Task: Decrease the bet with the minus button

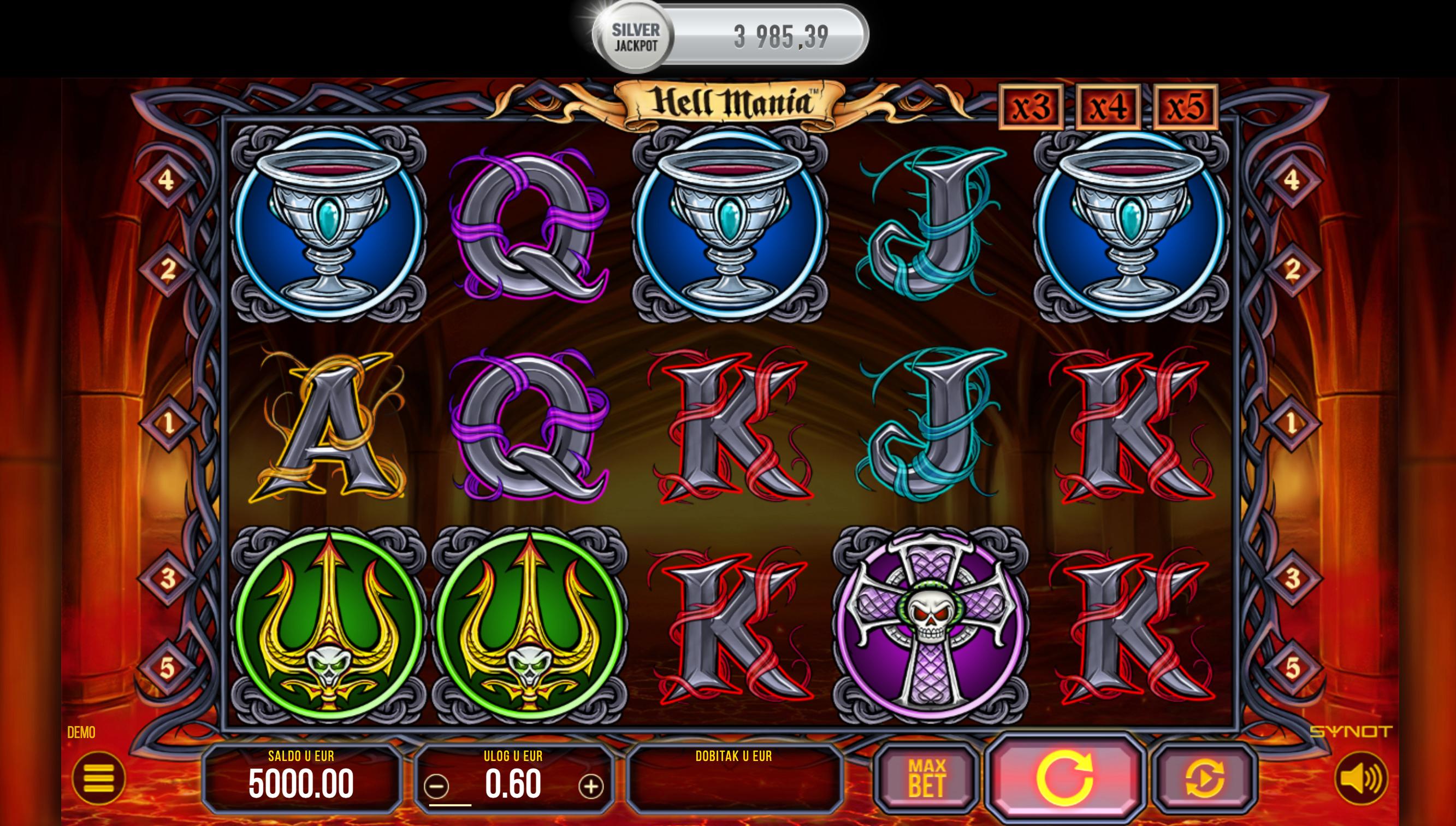Action: point(436,786)
